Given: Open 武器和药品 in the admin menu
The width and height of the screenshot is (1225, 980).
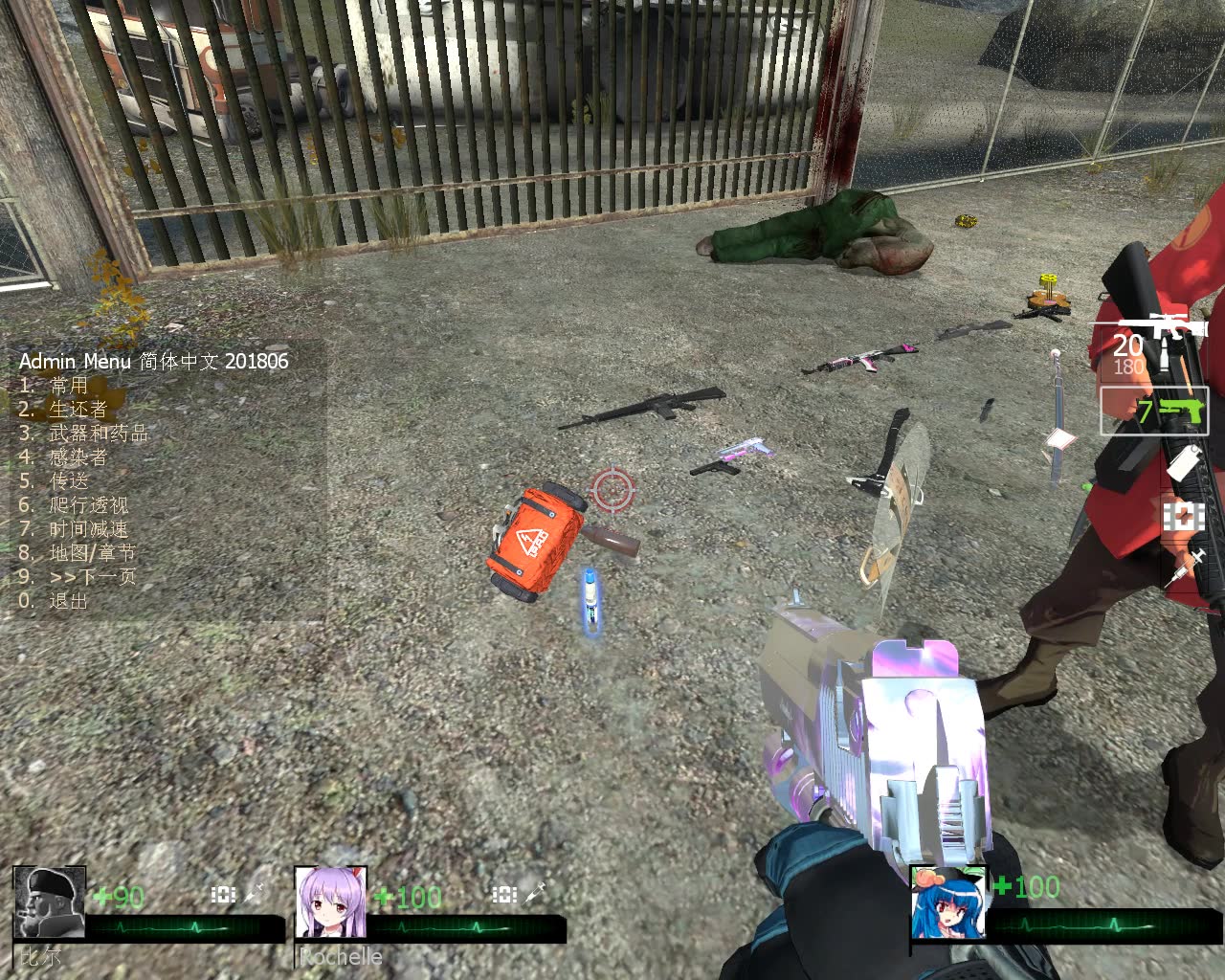Looking at the screenshot, I should click(x=98, y=434).
